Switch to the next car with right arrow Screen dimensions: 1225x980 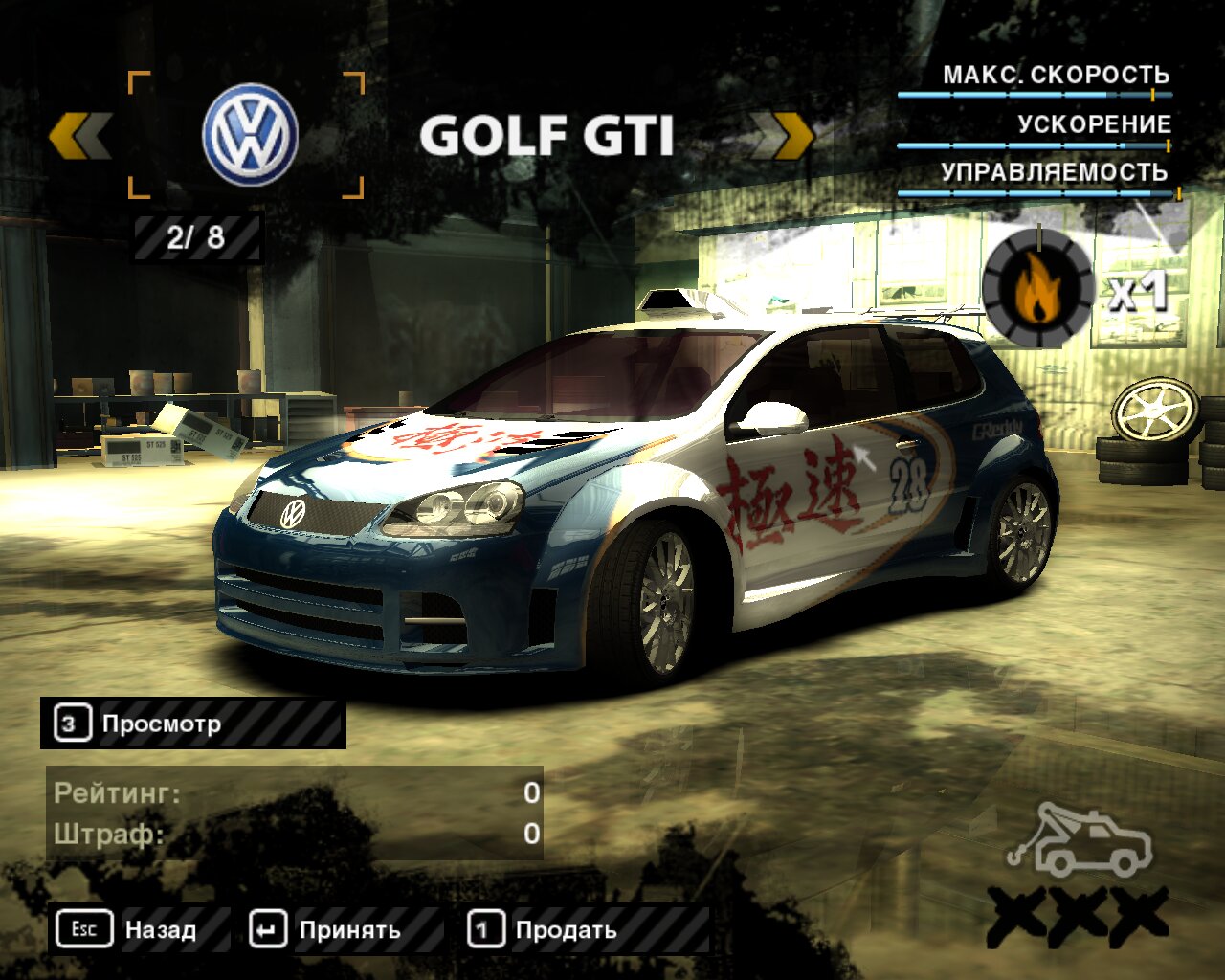[781, 136]
